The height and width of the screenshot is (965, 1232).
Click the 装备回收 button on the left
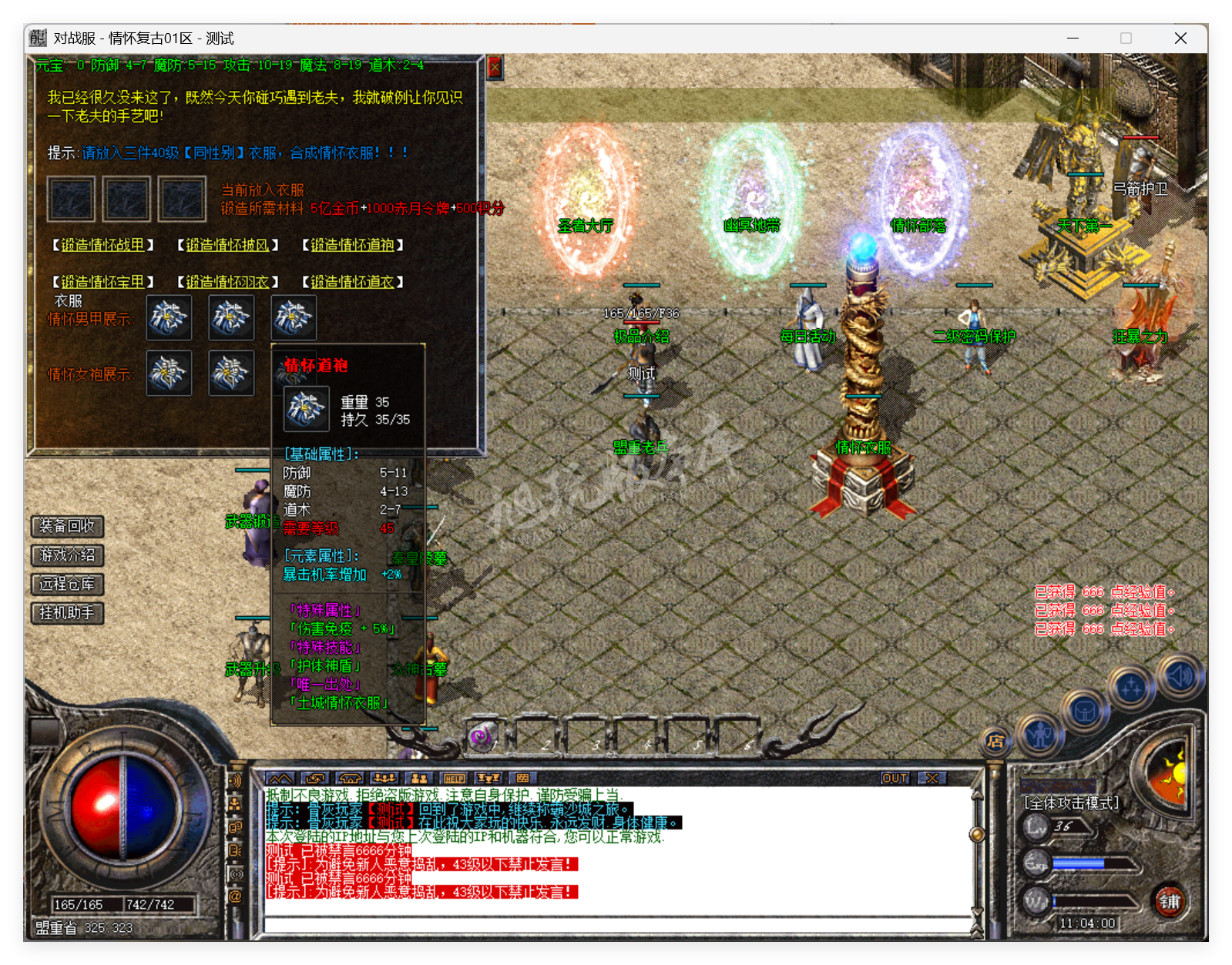pos(65,528)
